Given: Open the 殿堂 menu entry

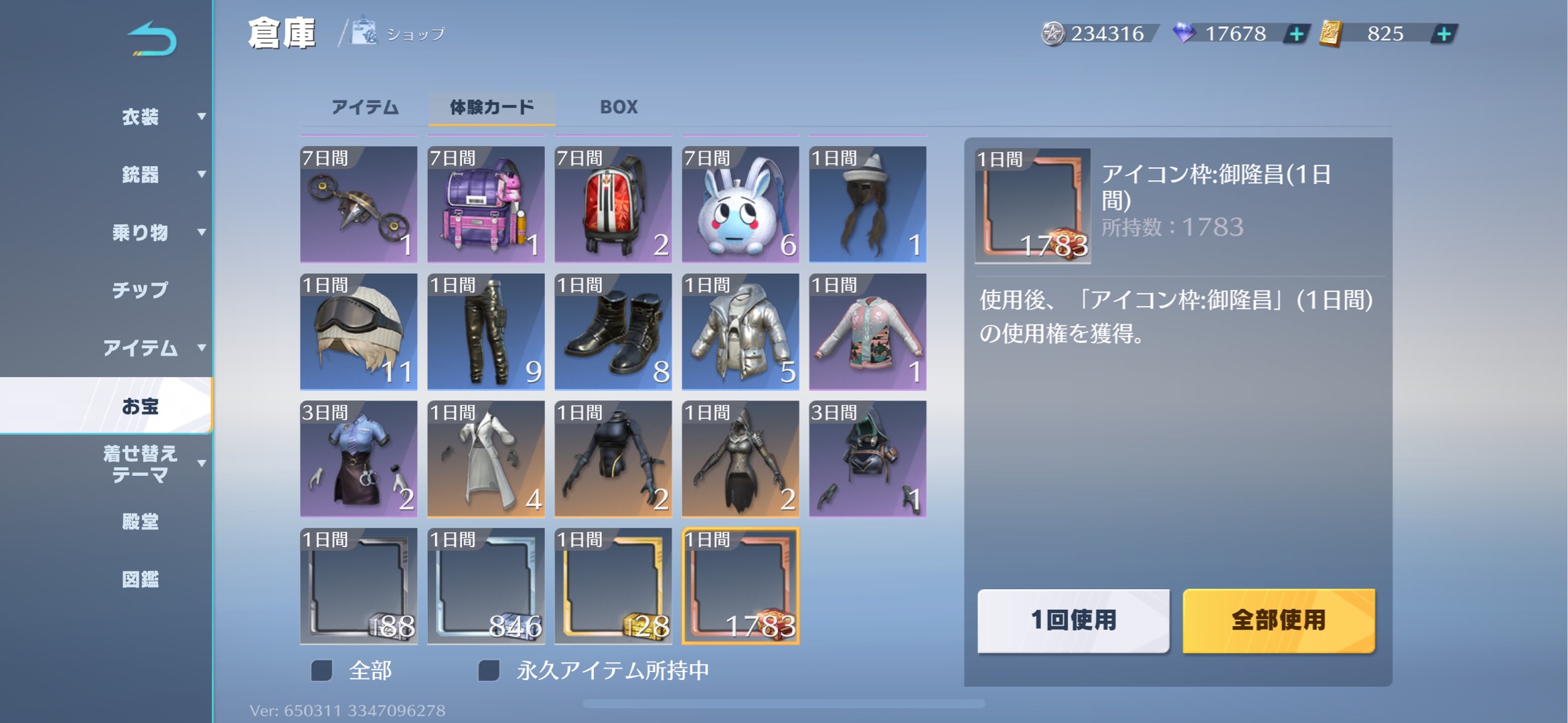Looking at the screenshot, I should (x=141, y=521).
